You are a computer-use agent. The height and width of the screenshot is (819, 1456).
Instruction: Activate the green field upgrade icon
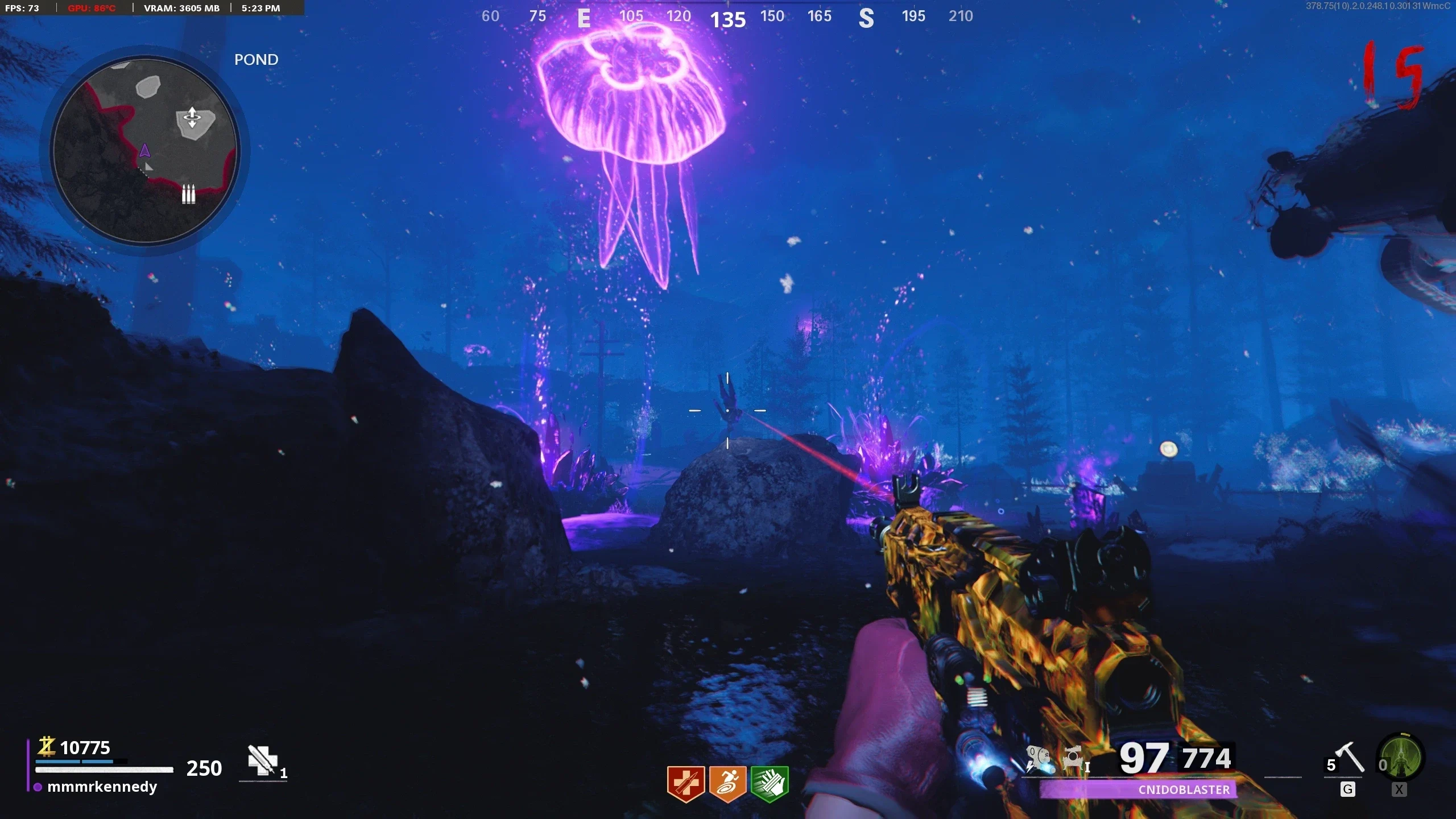[x=1400, y=758]
